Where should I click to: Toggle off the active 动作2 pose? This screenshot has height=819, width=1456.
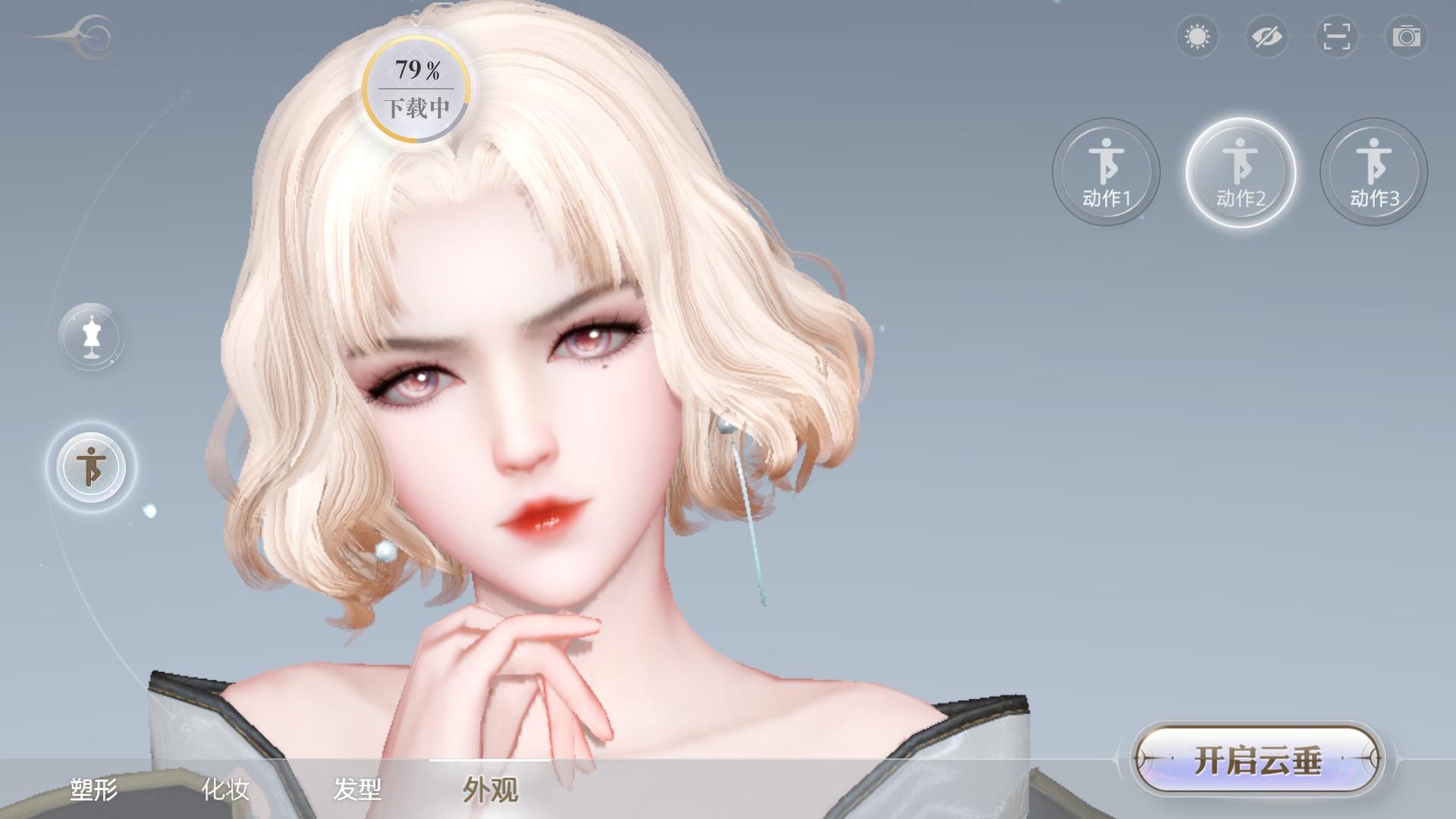[x=1240, y=172]
